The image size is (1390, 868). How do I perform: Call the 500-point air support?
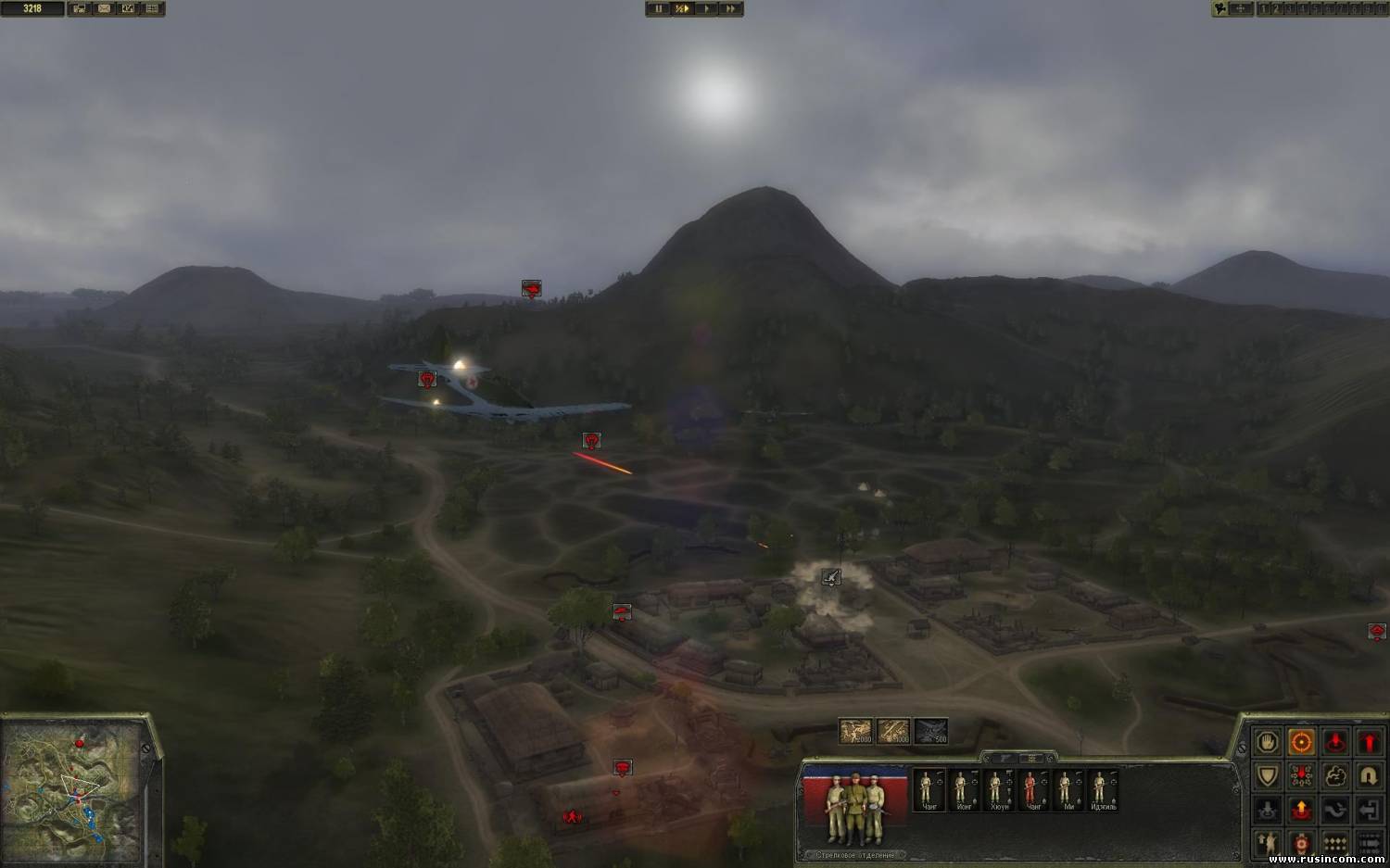[931, 731]
